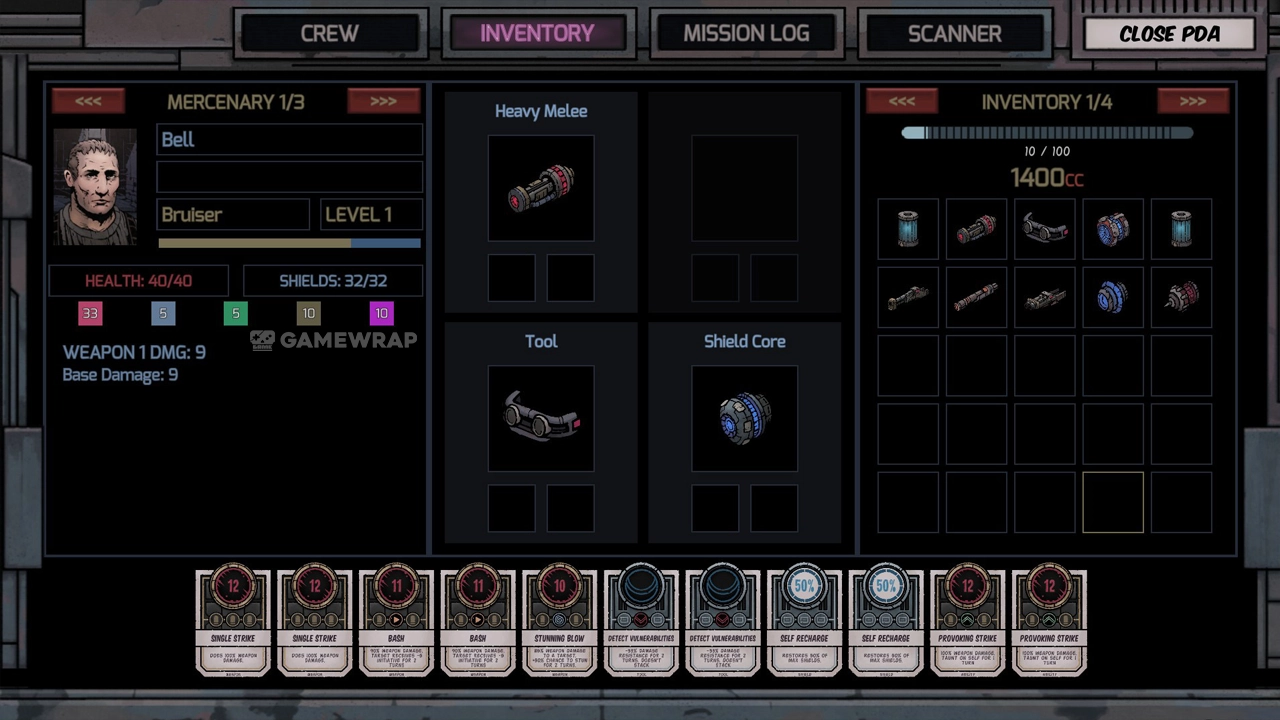
Task: Select the all-blue shield disc in the inventory grid
Action: pos(1113,298)
